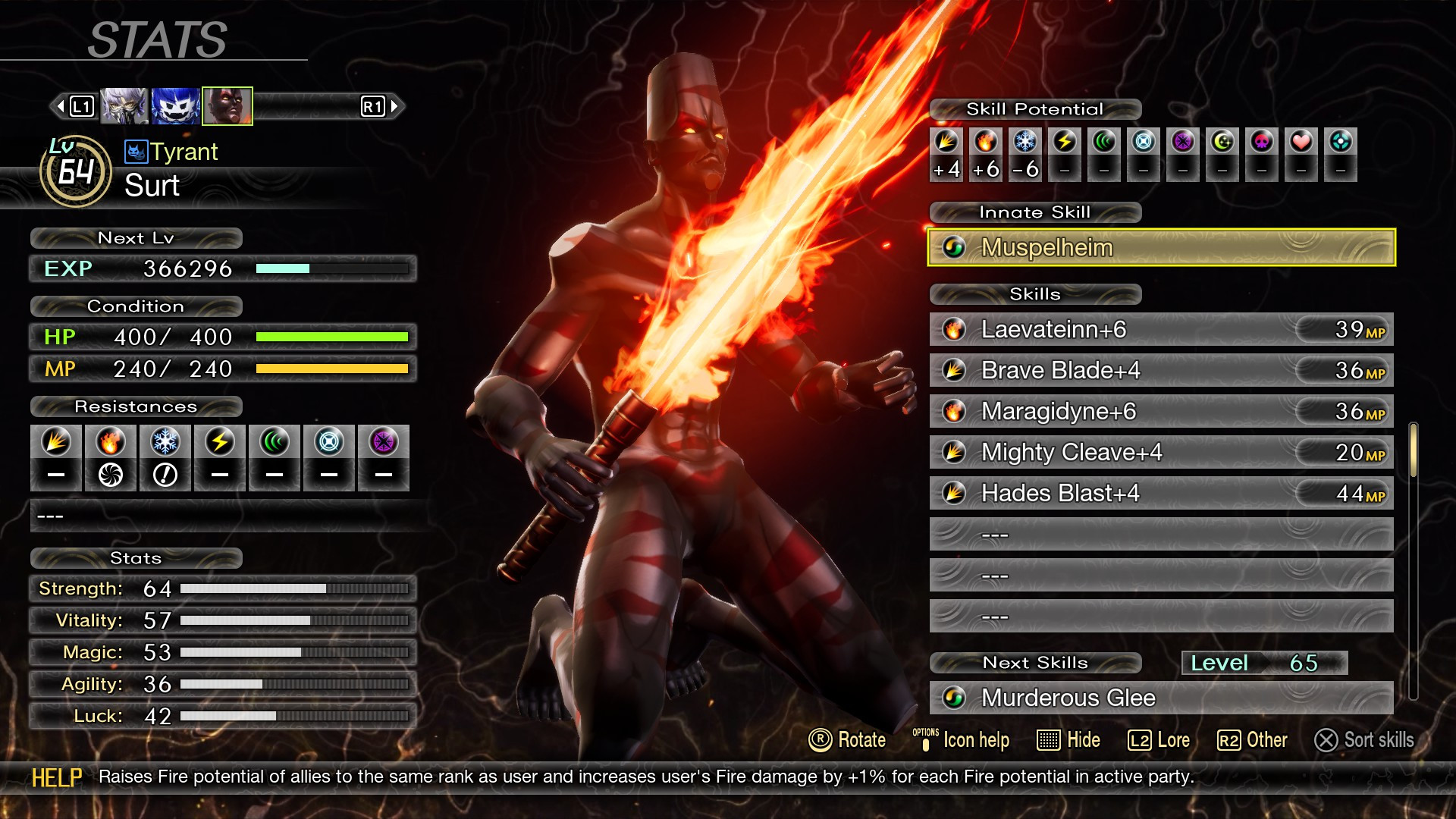1456x819 pixels.
Task: Click the heart-shaped healing potential icon
Action: (1301, 142)
